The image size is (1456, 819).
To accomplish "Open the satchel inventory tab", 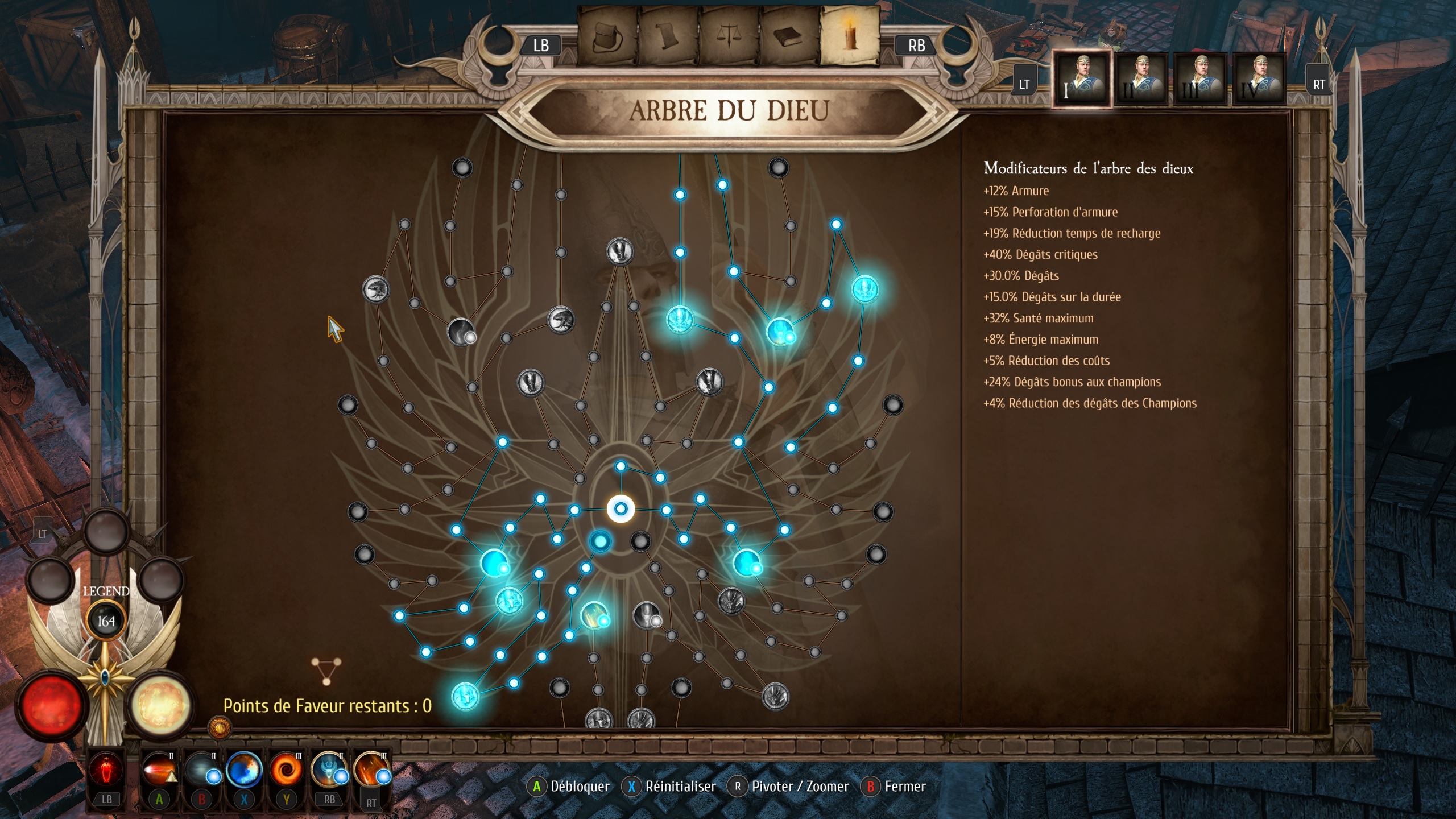I will [x=607, y=37].
